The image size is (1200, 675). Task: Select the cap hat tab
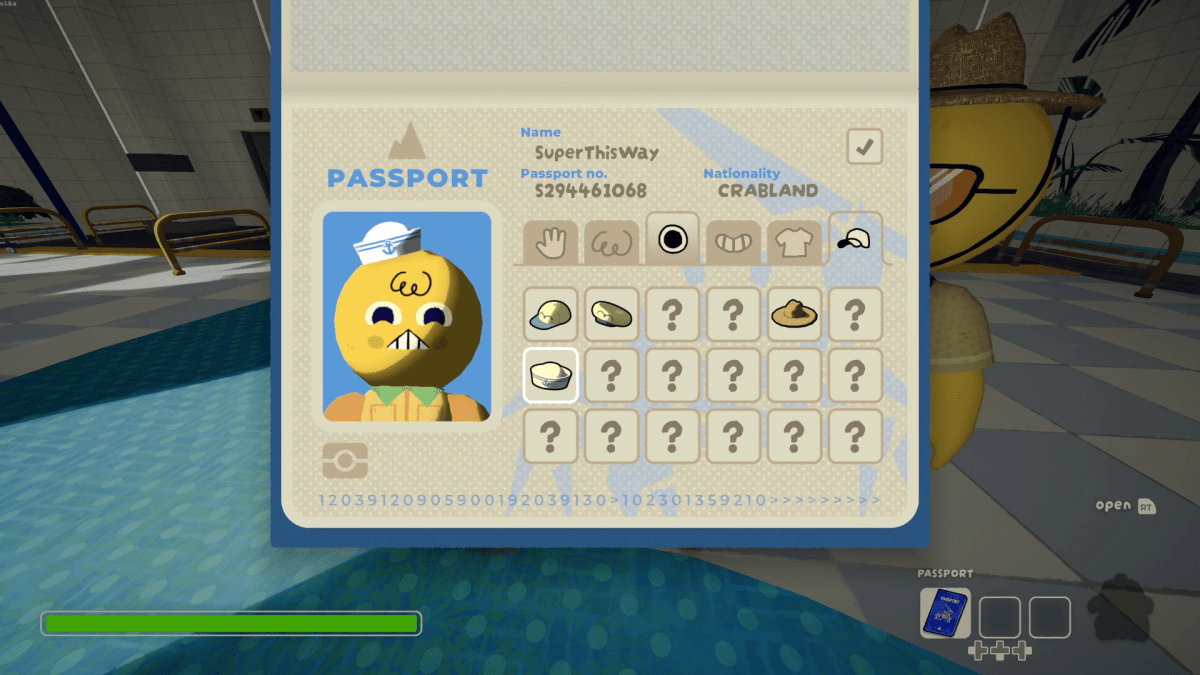855,240
